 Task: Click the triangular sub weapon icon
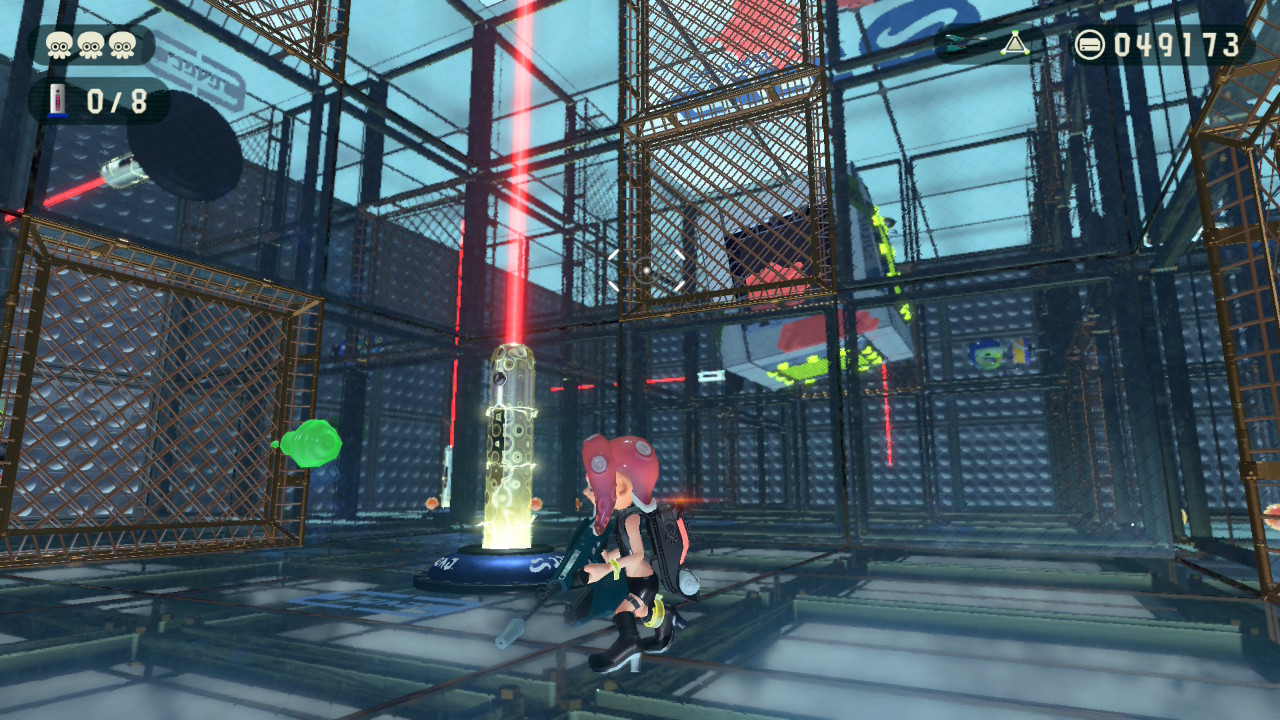pyautogui.click(x=1014, y=43)
